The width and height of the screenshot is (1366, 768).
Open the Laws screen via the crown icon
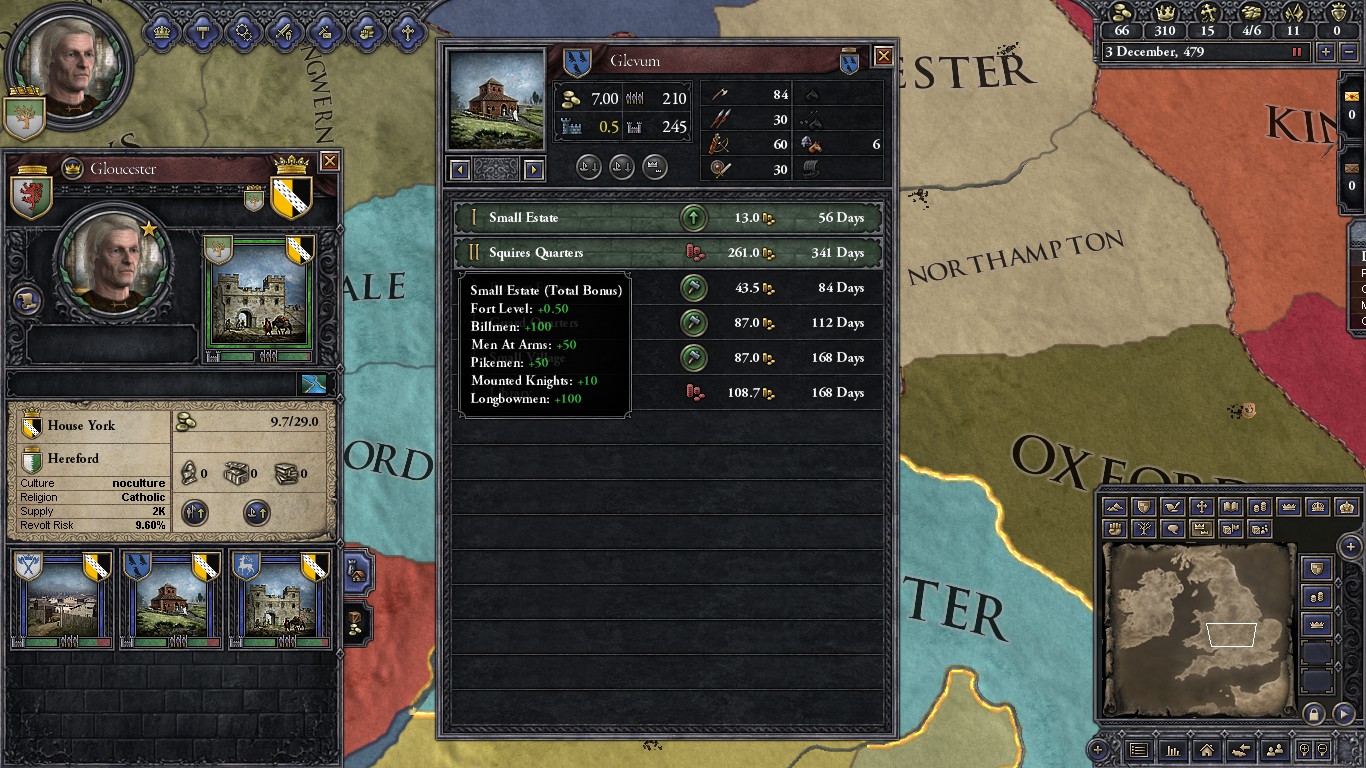(160, 31)
